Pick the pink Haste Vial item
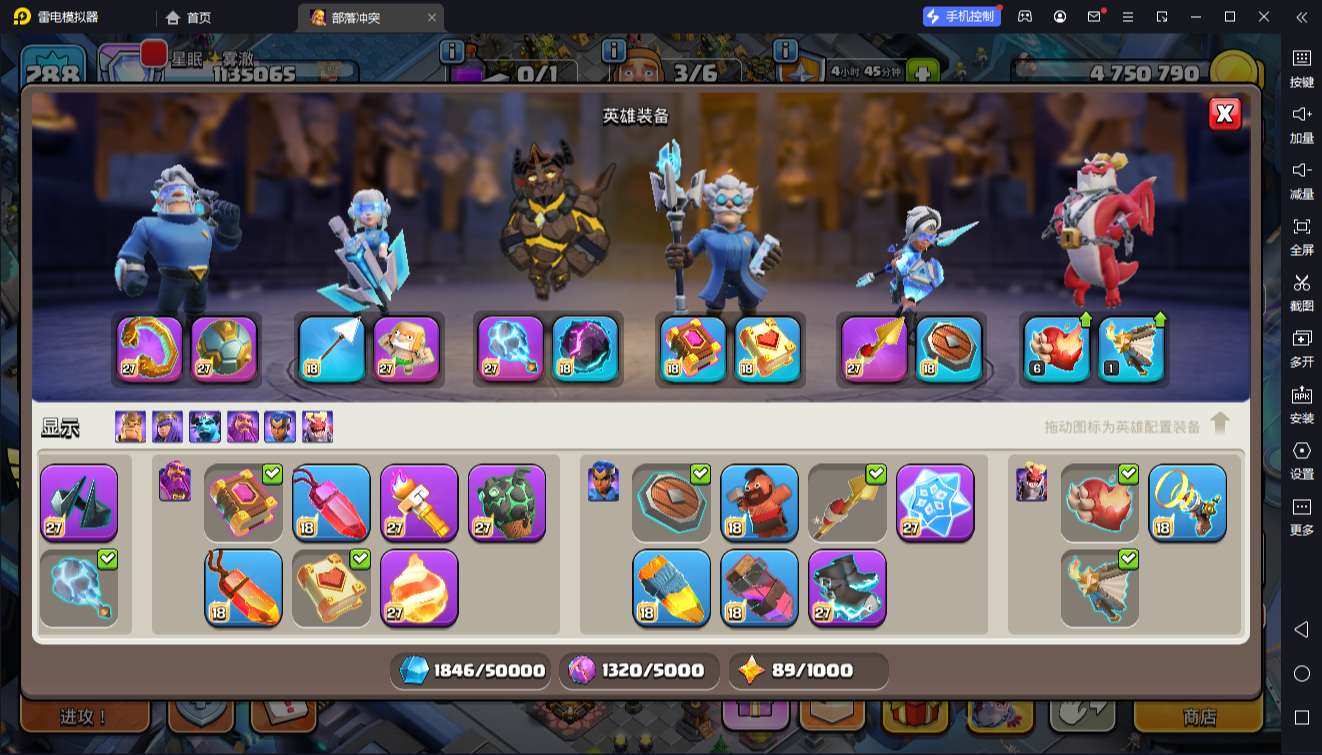The width and height of the screenshot is (1322, 755). pyautogui.click(x=759, y=588)
